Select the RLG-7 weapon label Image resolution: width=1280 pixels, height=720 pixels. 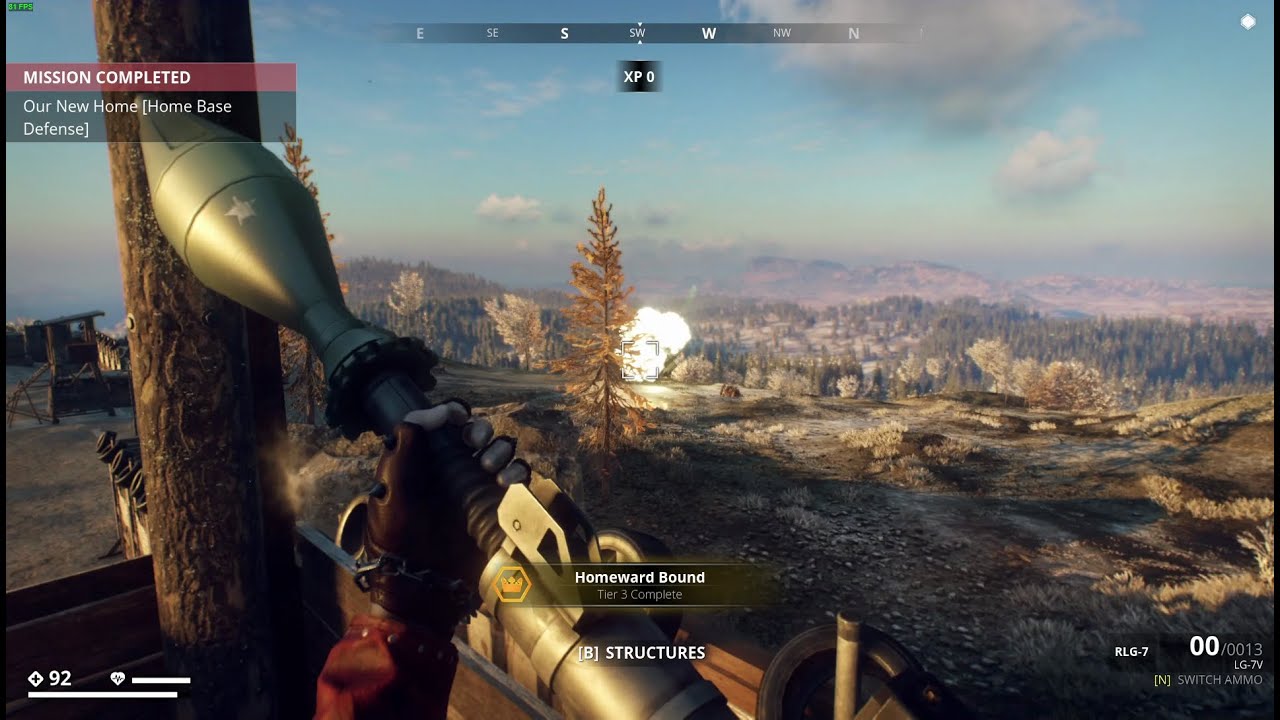[1131, 652]
